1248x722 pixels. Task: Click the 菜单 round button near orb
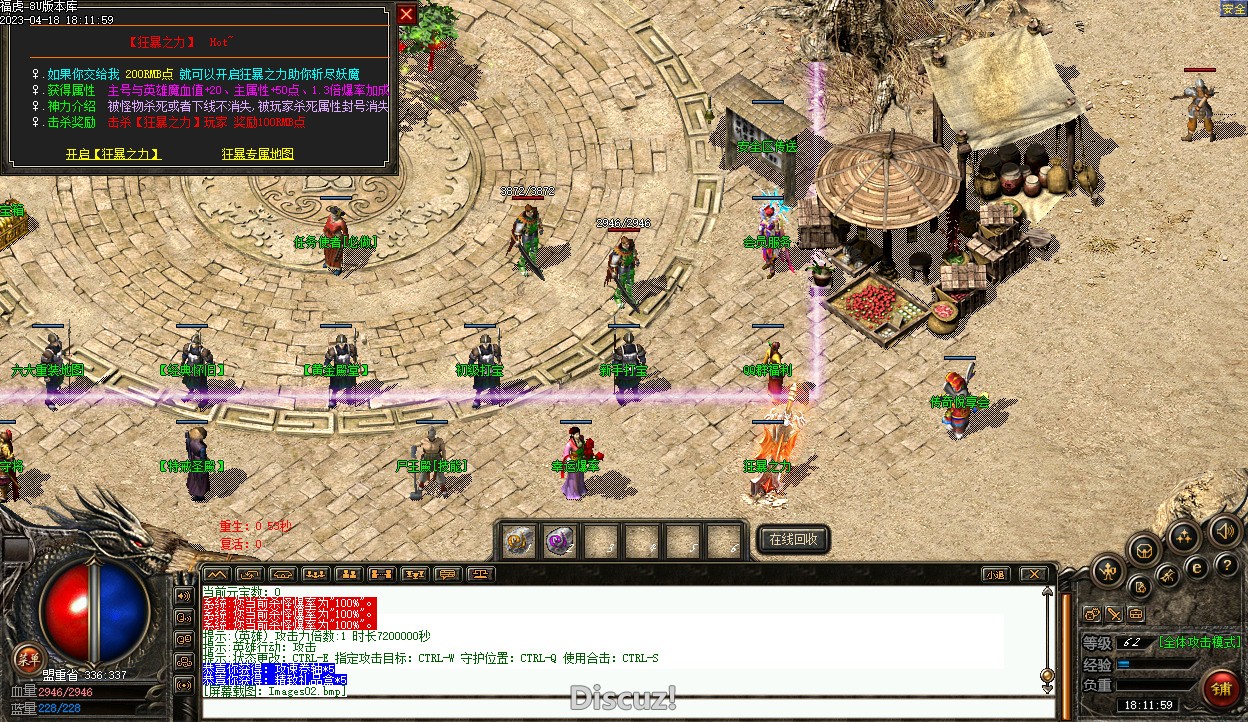click(28, 658)
